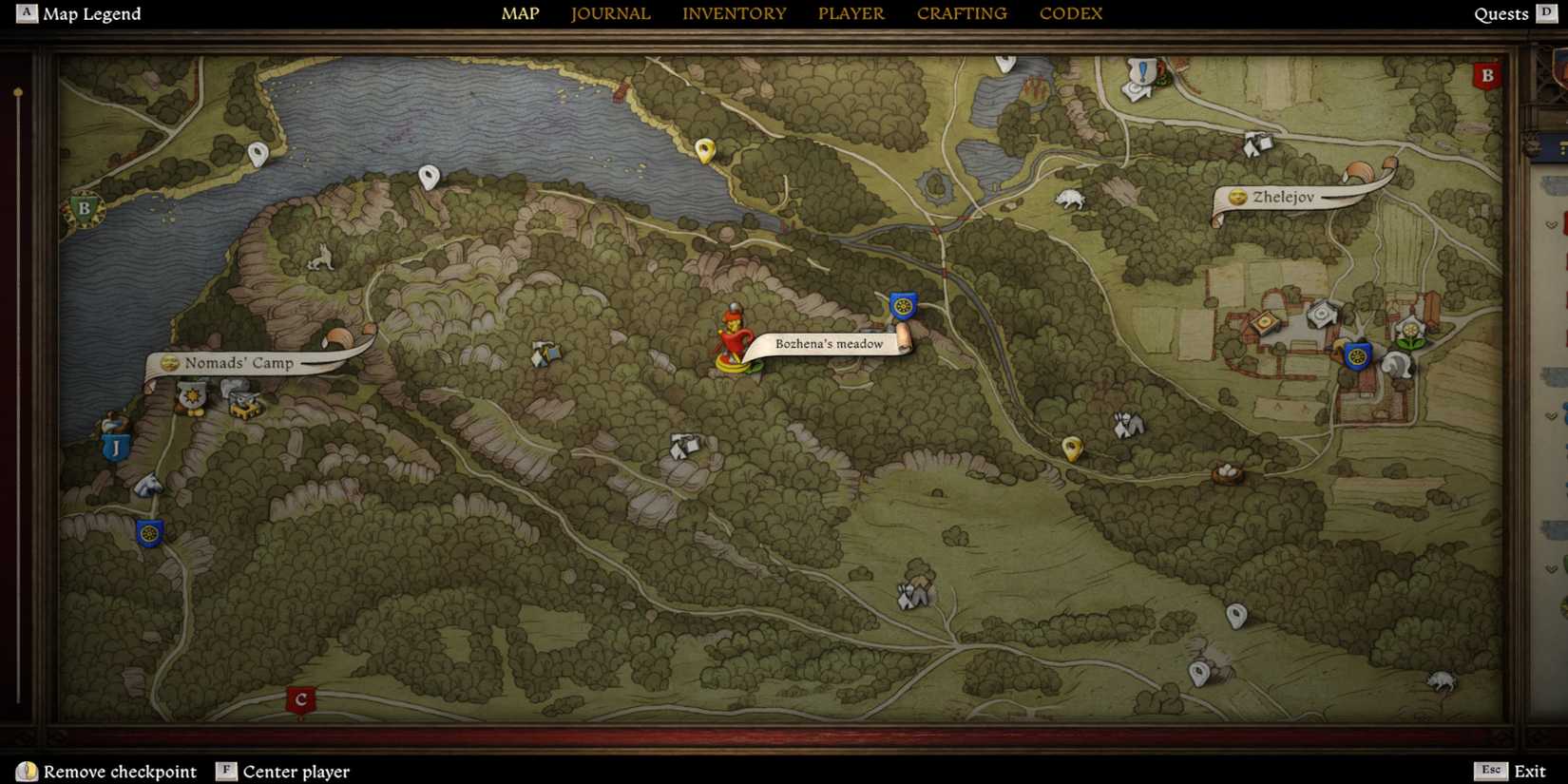The image size is (1568, 784).
Task: Click Center player
Action: (281, 772)
